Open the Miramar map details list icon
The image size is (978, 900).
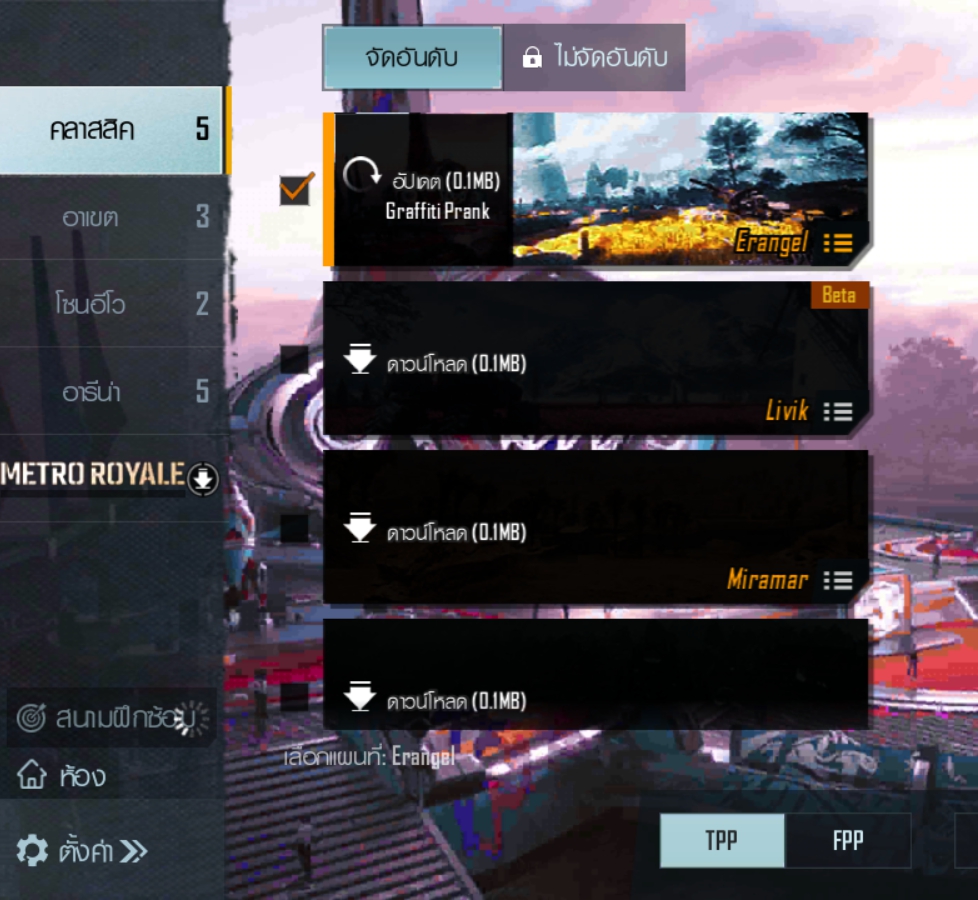pos(837,580)
